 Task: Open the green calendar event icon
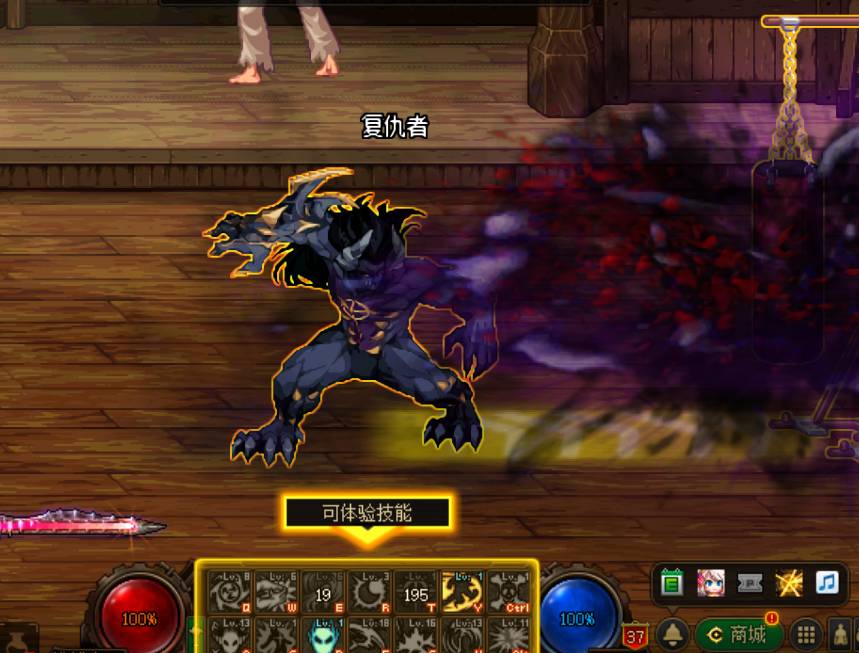point(672,583)
